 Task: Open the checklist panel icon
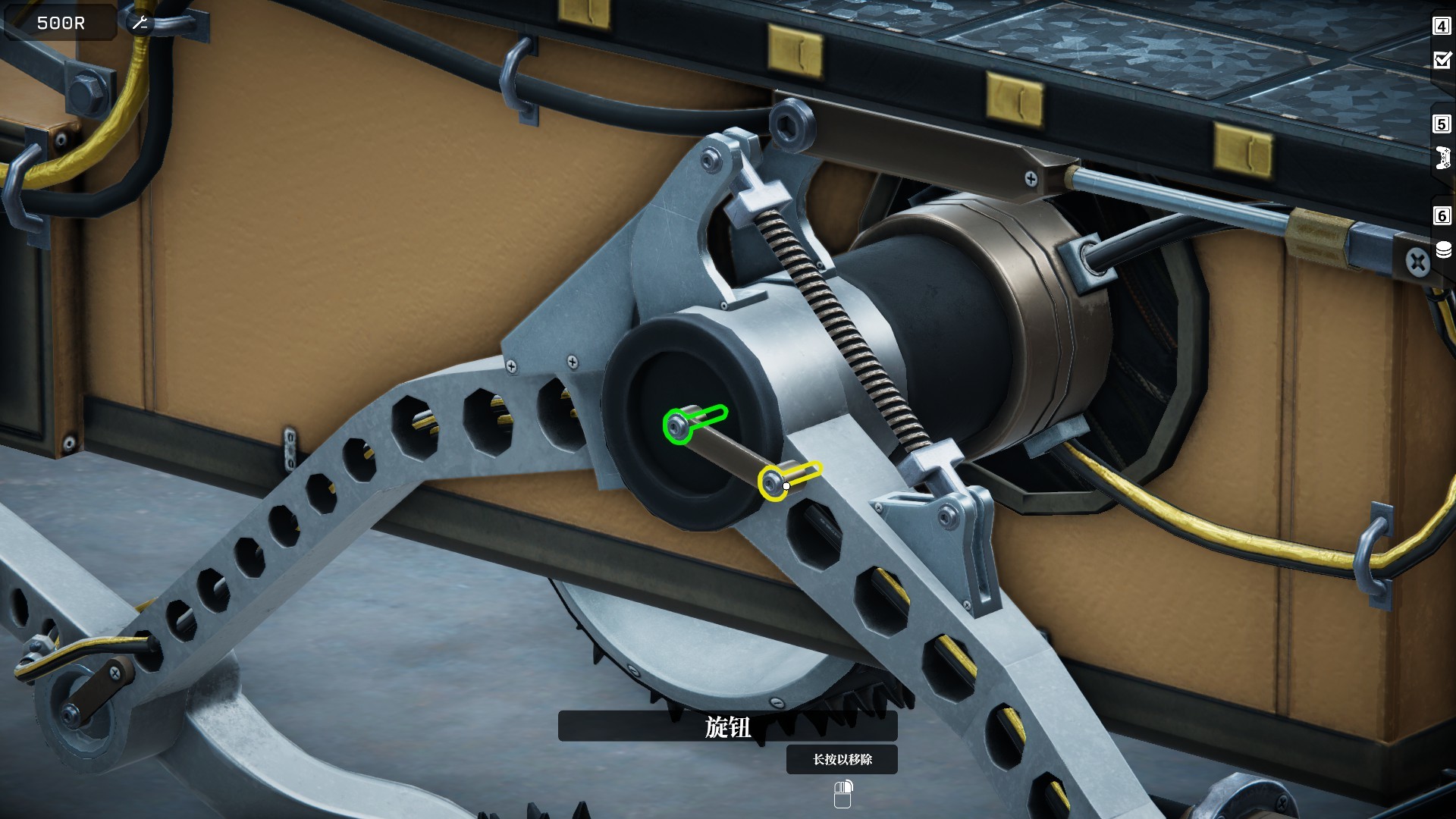(x=1442, y=60)
